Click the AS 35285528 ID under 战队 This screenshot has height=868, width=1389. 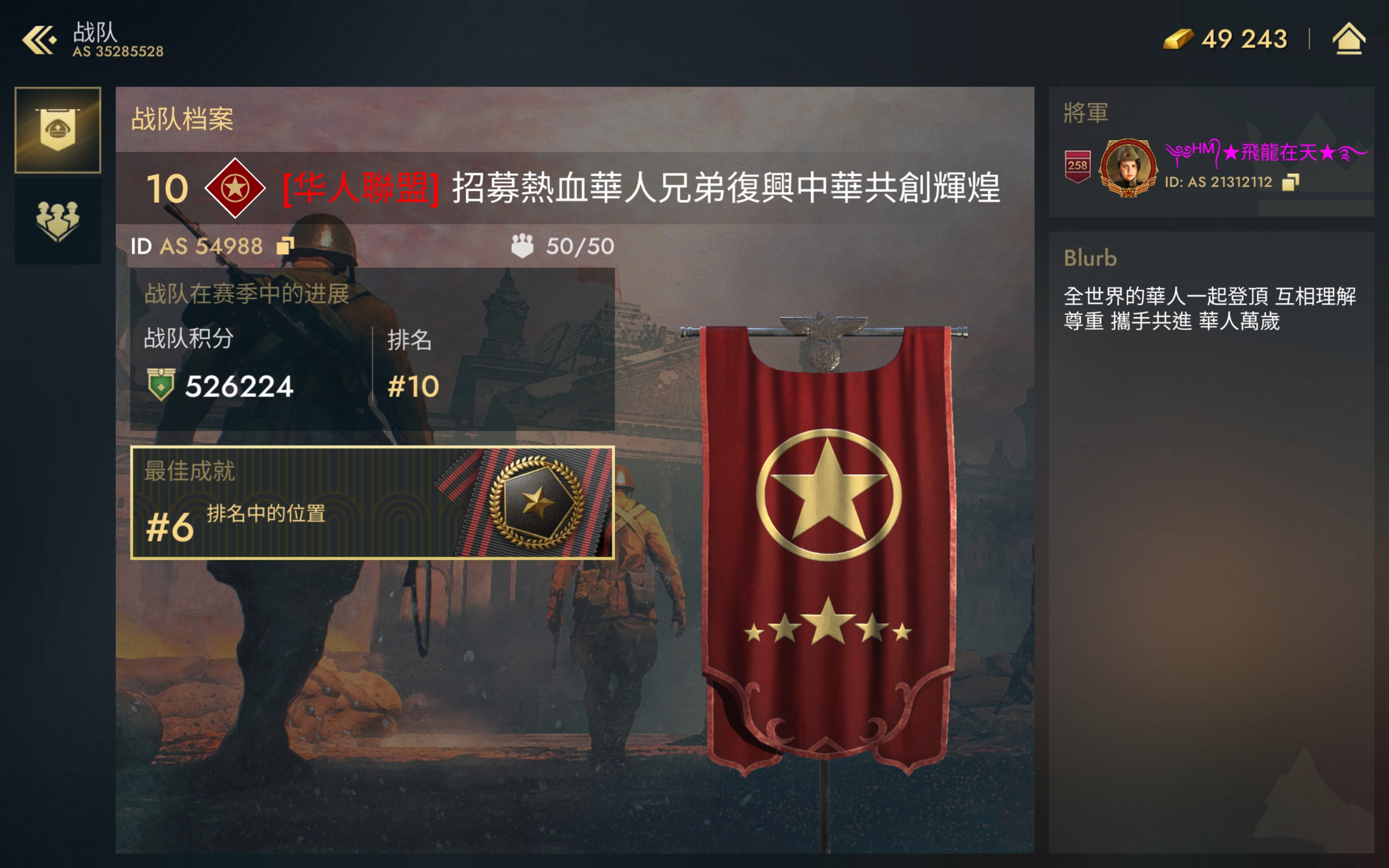coord(118,51)
